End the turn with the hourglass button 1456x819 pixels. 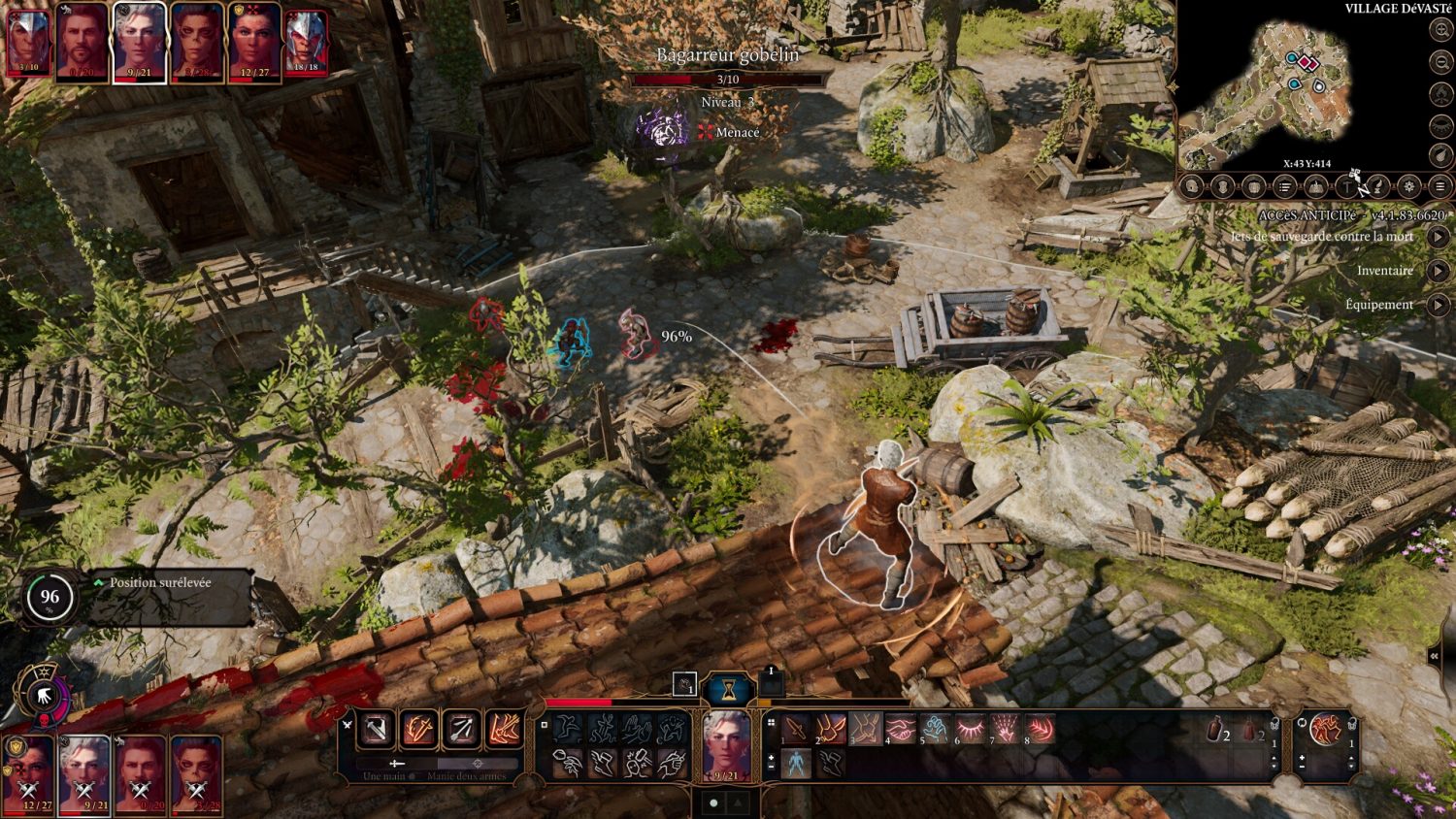[x=728, y=690]
